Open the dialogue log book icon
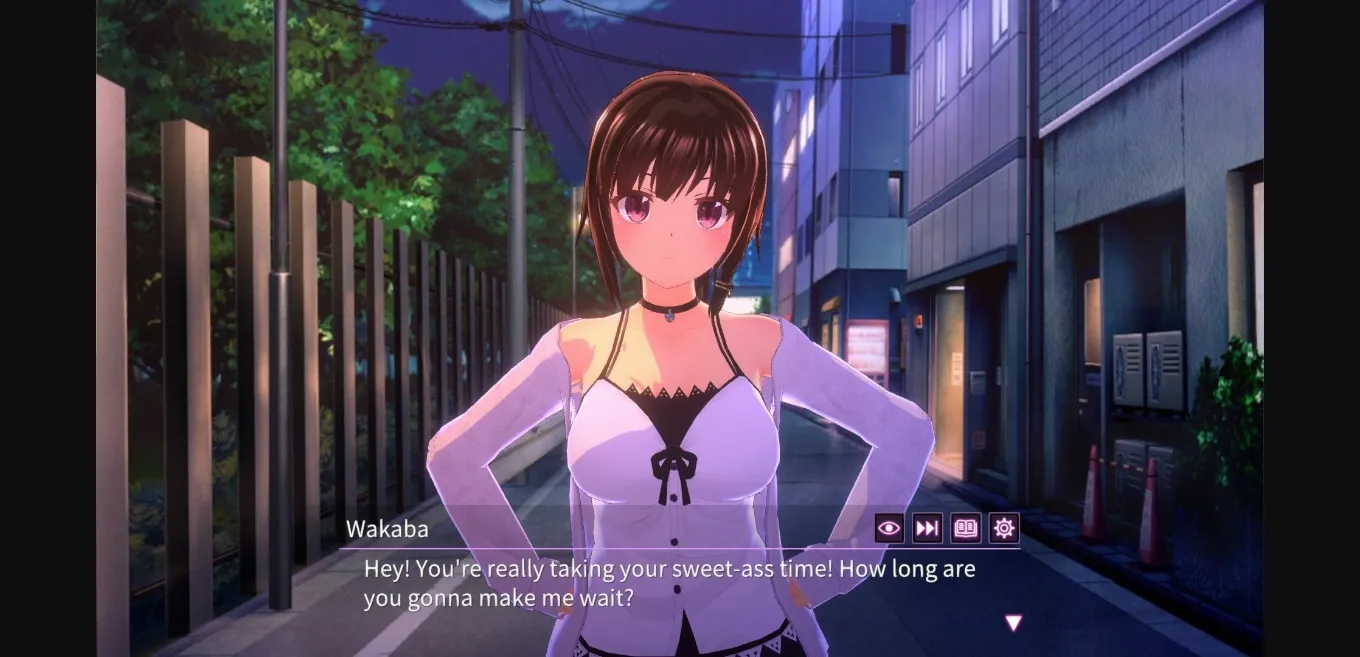 [x=965, y=528]
